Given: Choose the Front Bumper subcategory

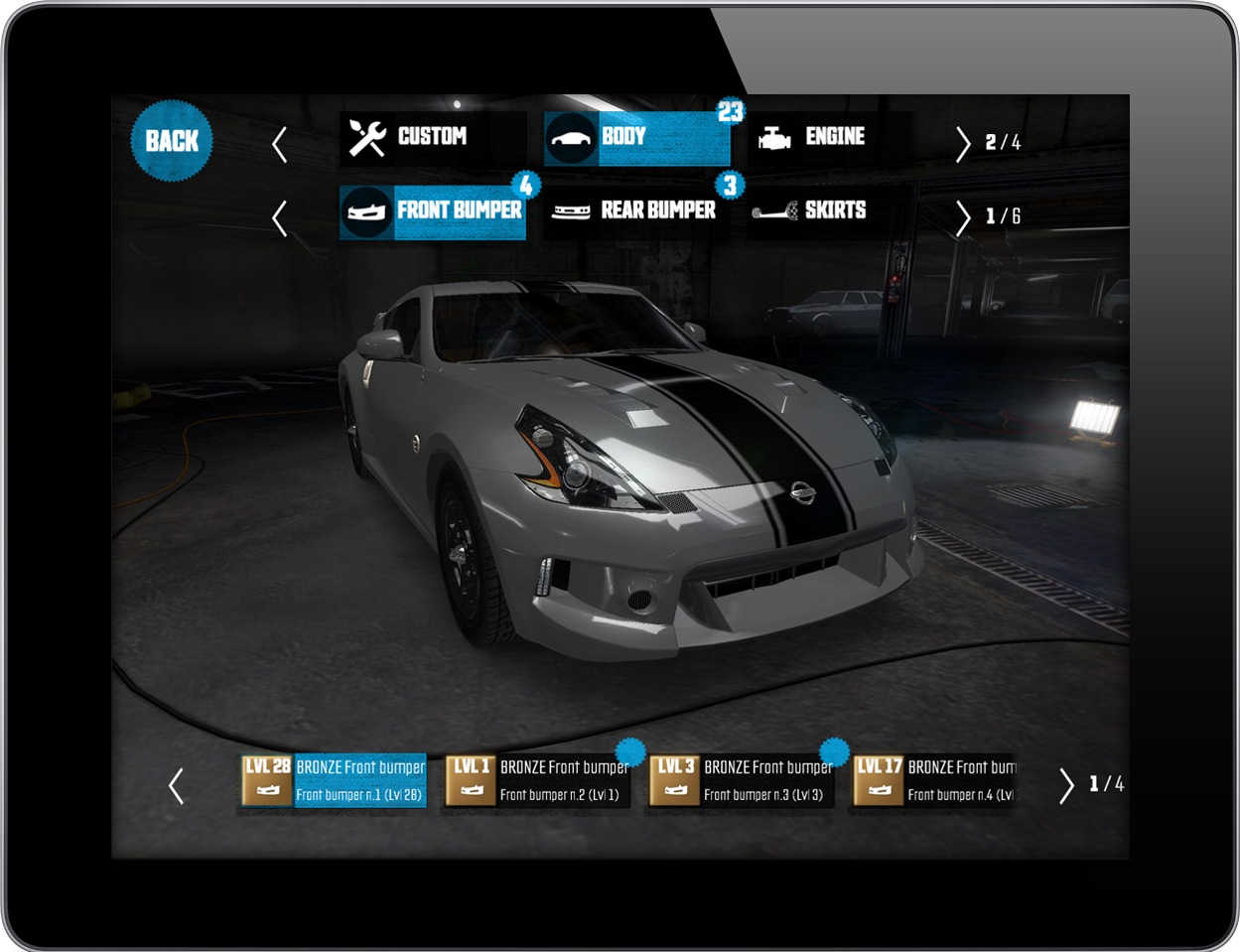Looking at the screenshot, I should coord(433,211).
